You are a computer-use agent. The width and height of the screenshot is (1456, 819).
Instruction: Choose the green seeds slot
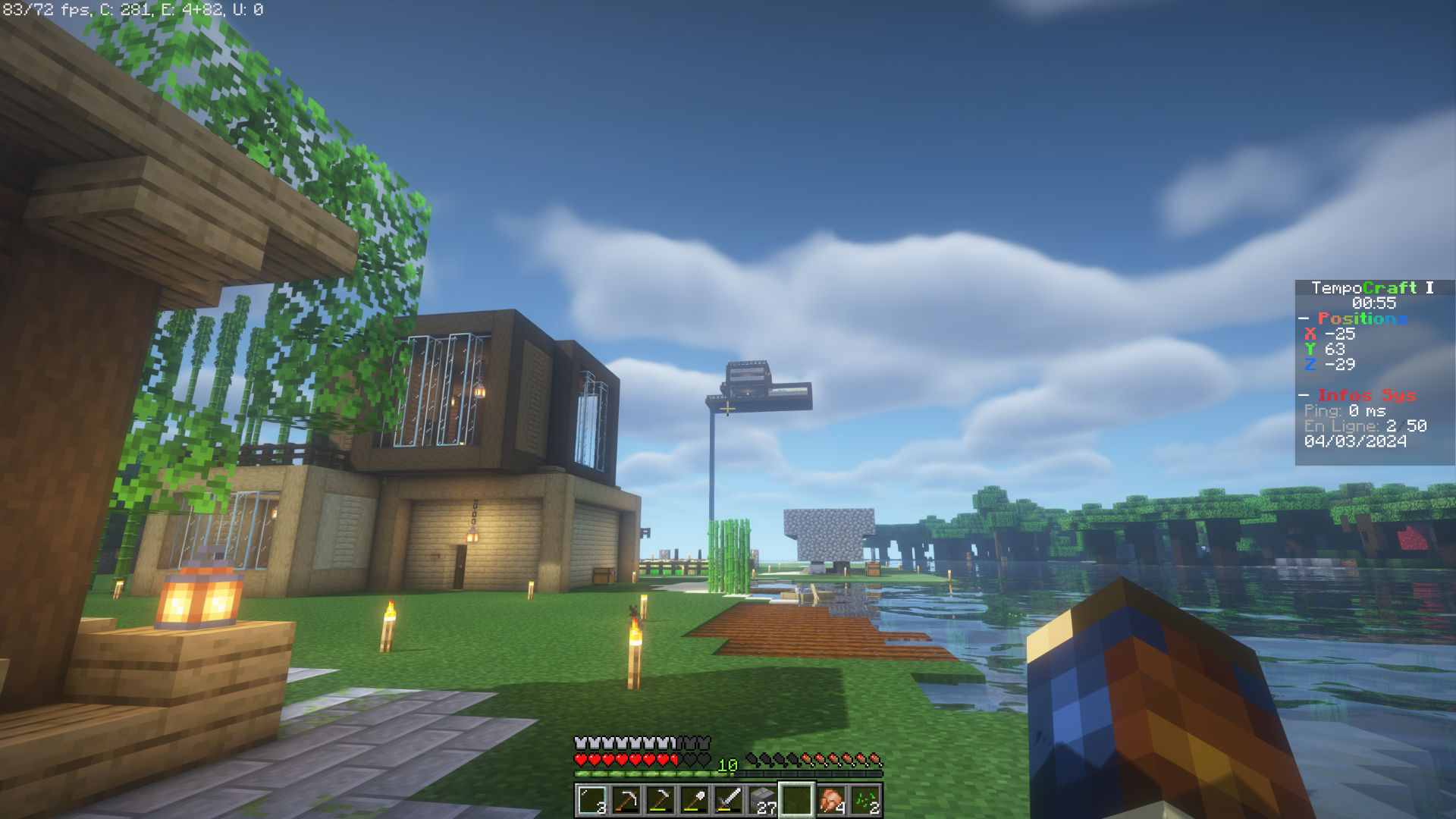(865, 800)
